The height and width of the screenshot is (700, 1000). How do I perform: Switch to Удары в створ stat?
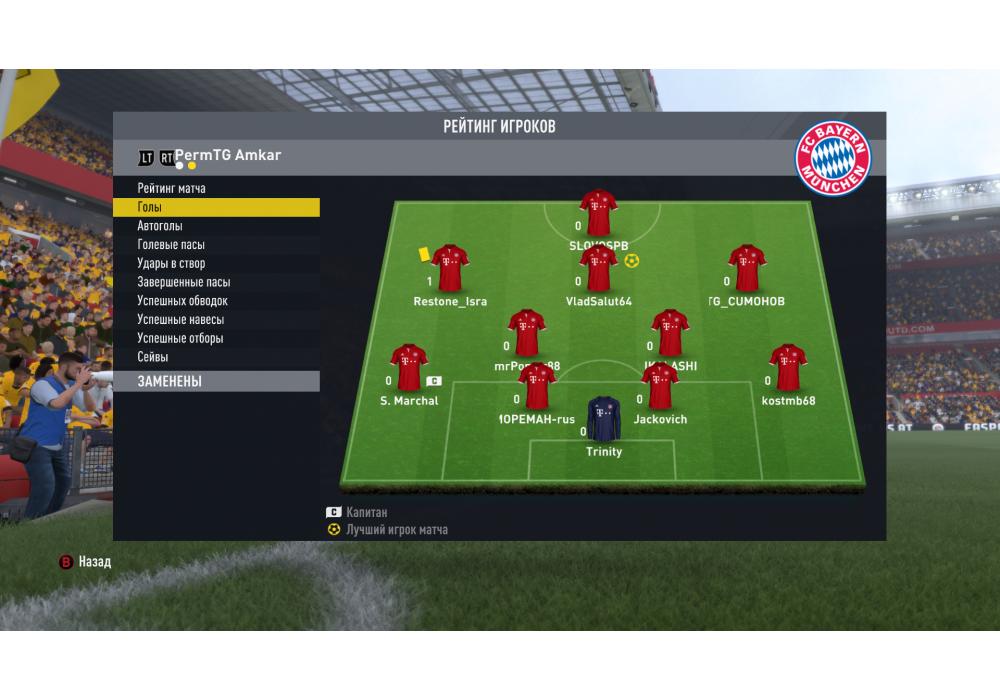pyautogui.click(x=171, y=264)
